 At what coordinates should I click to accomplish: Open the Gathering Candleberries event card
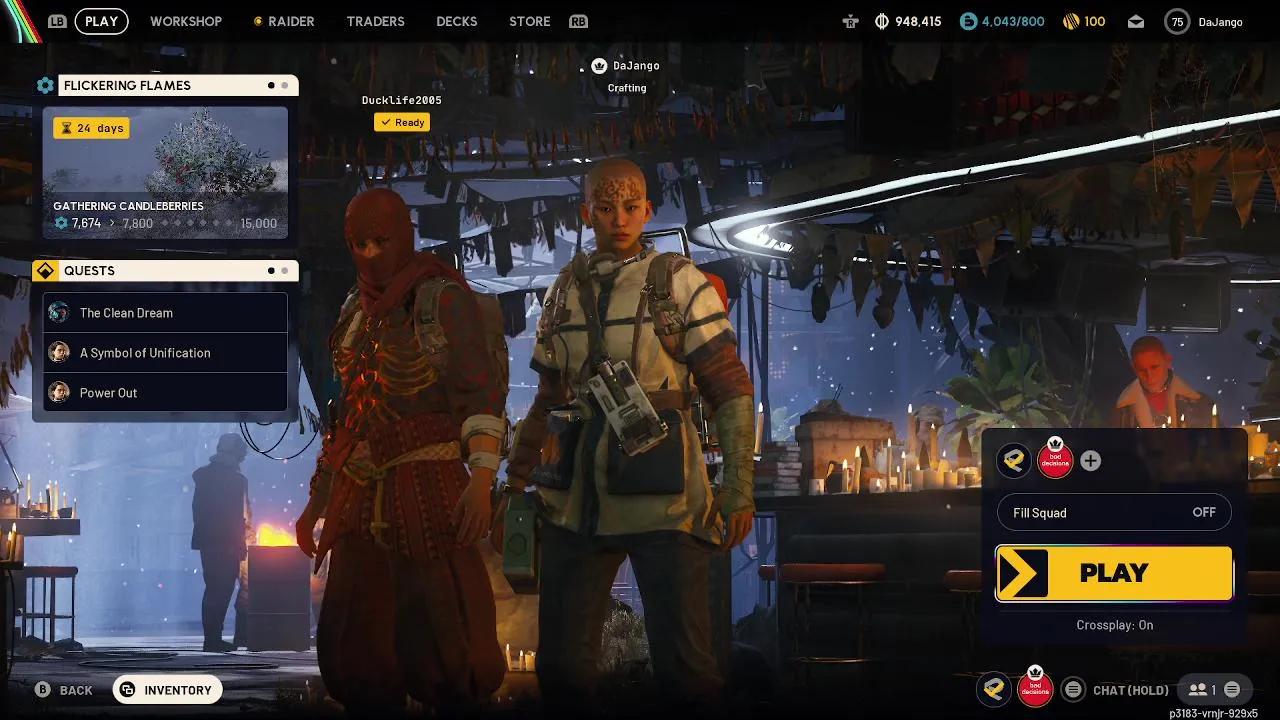point(165,173)
